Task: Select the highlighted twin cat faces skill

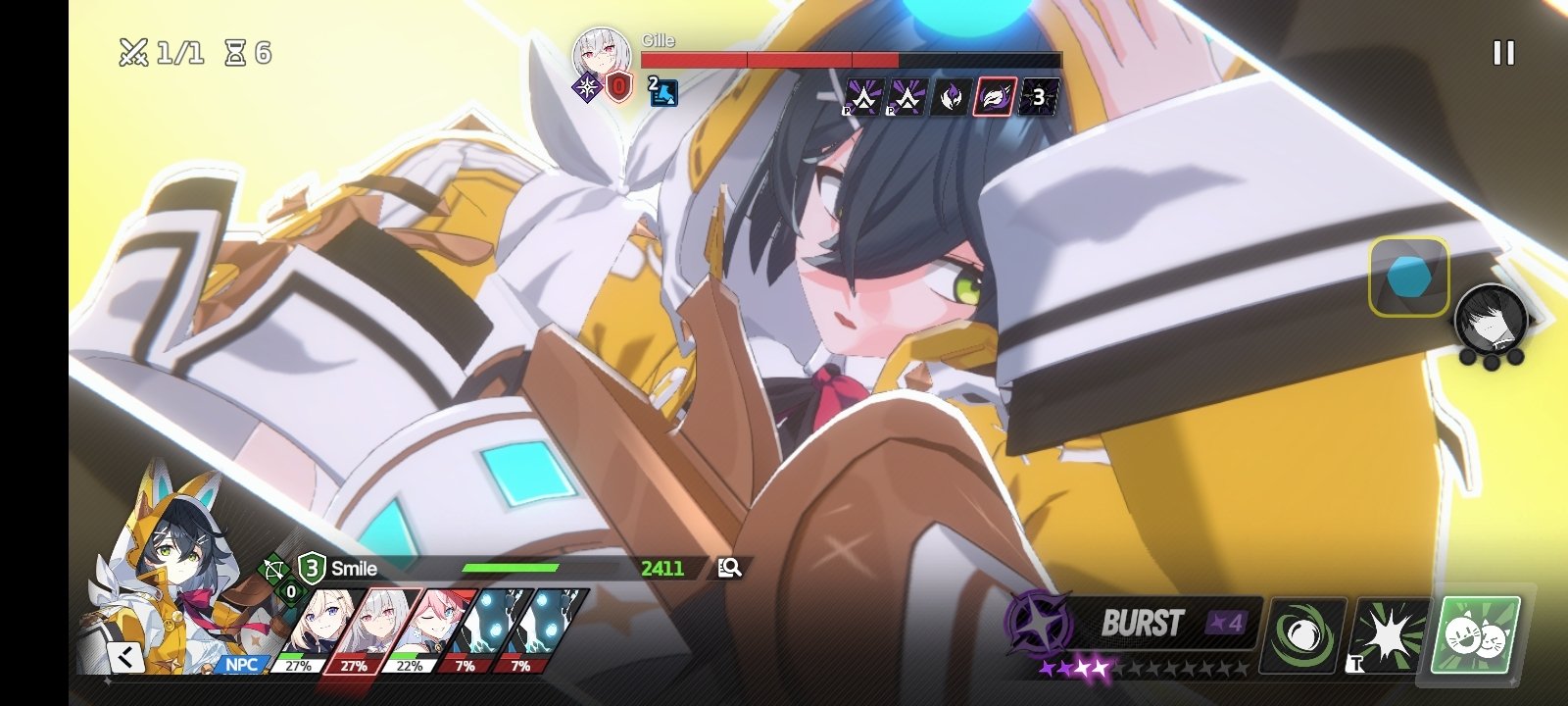Action: [x=1478, y=635]
